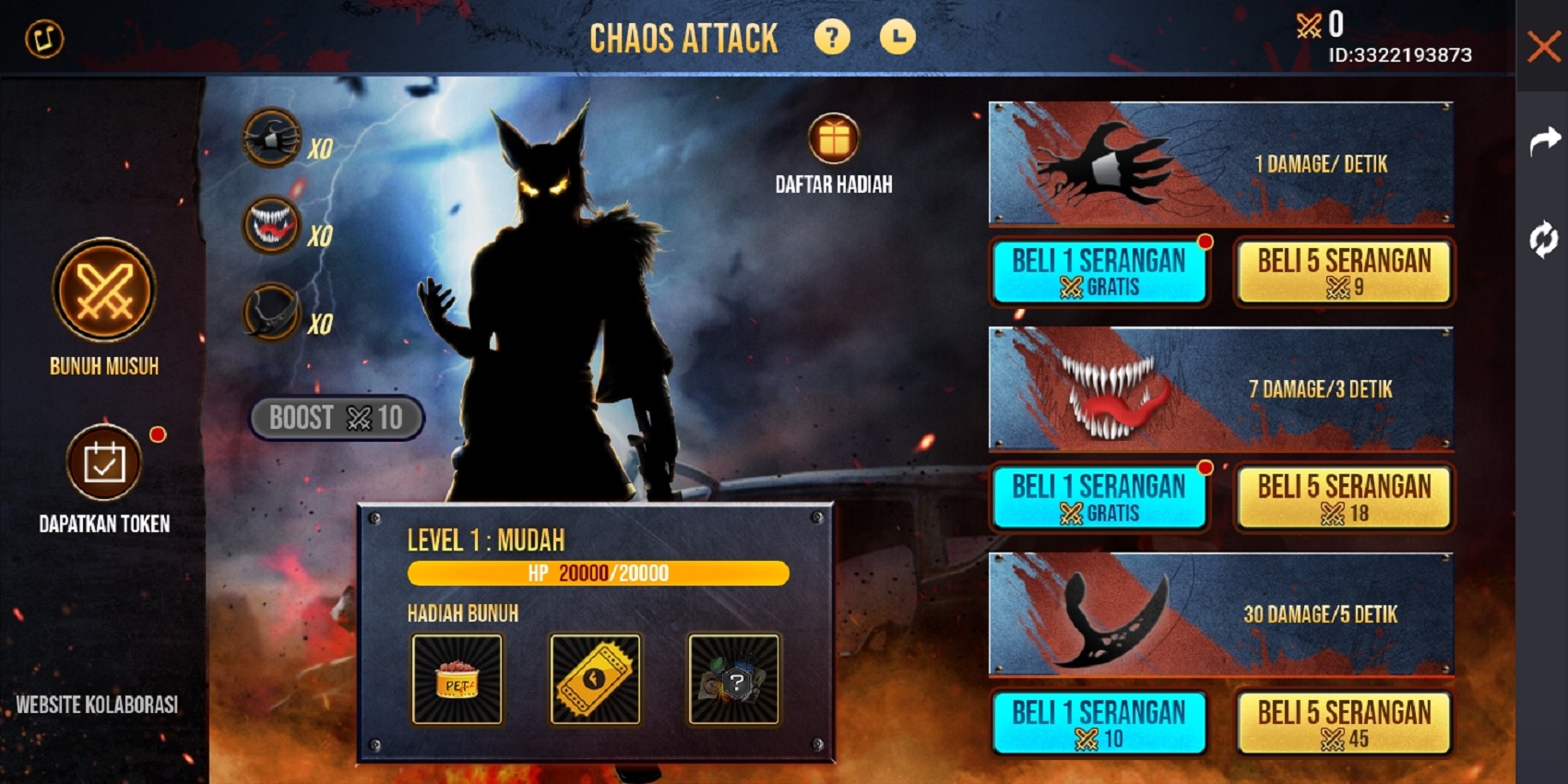This screenshot has width=1568, height=784.
Task: Buy Beli 5 Serangan for 45 tokens
Action: pyautogui.click(x=1344, y=722)
